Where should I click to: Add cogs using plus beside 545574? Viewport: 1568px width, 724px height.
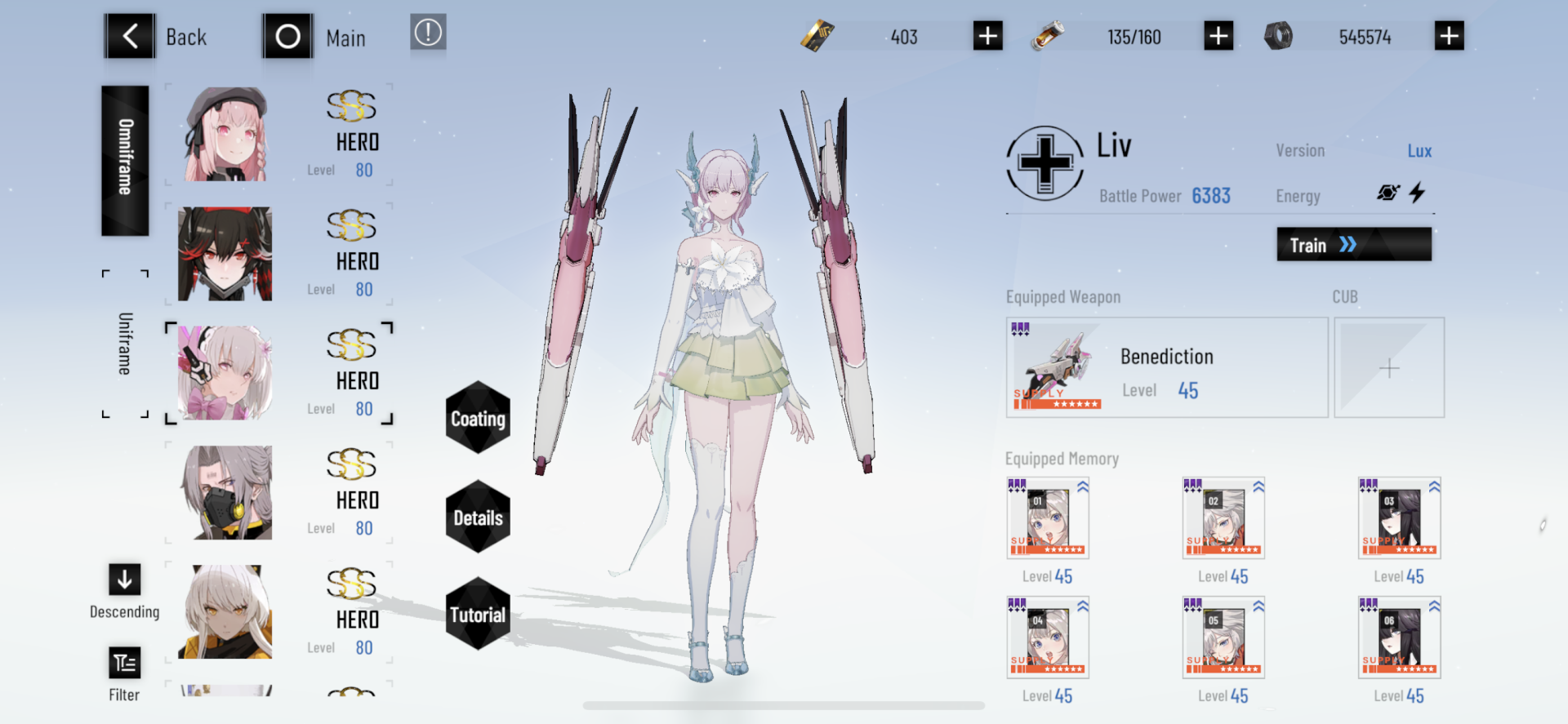coord(1450,35)
